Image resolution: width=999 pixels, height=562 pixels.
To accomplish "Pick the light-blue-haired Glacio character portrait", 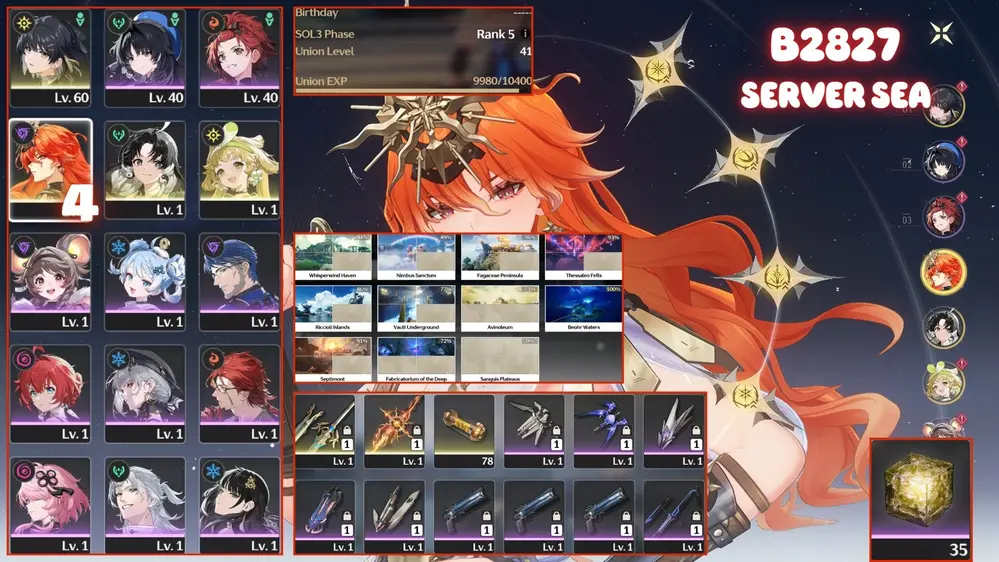I will point(145,282).
